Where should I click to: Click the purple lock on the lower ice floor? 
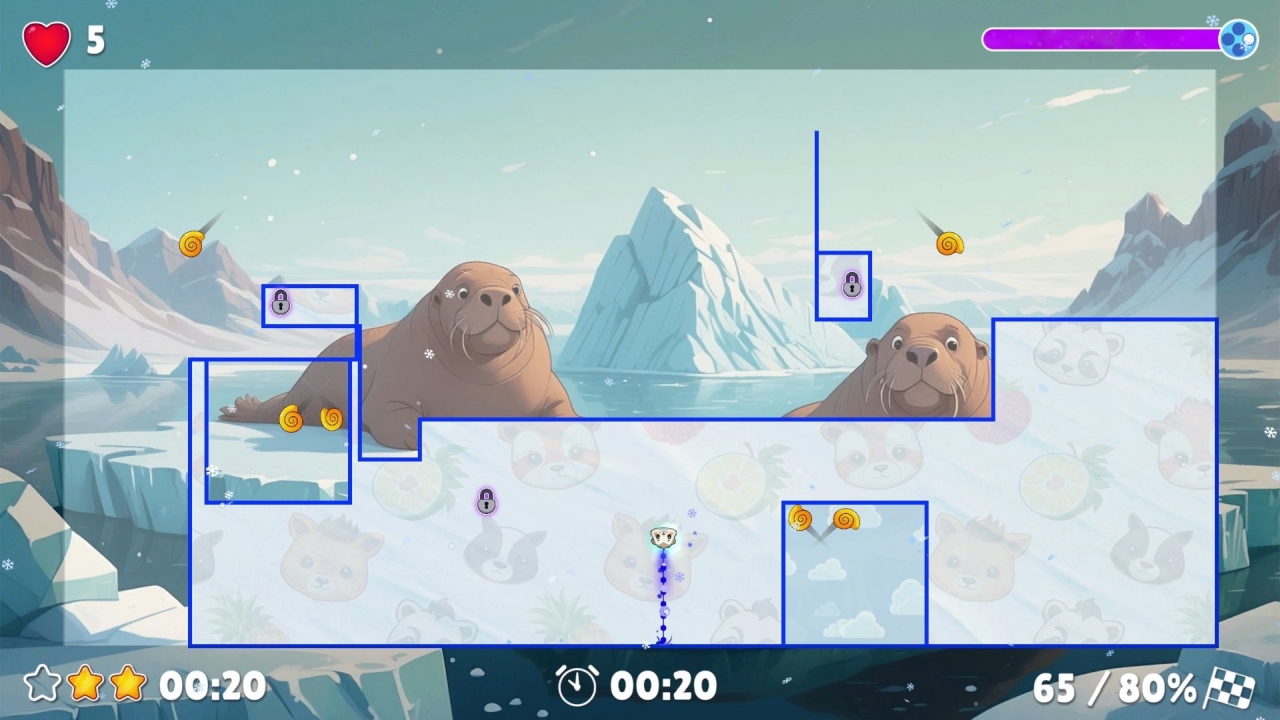pyautogui.click(x=486, y=502)
